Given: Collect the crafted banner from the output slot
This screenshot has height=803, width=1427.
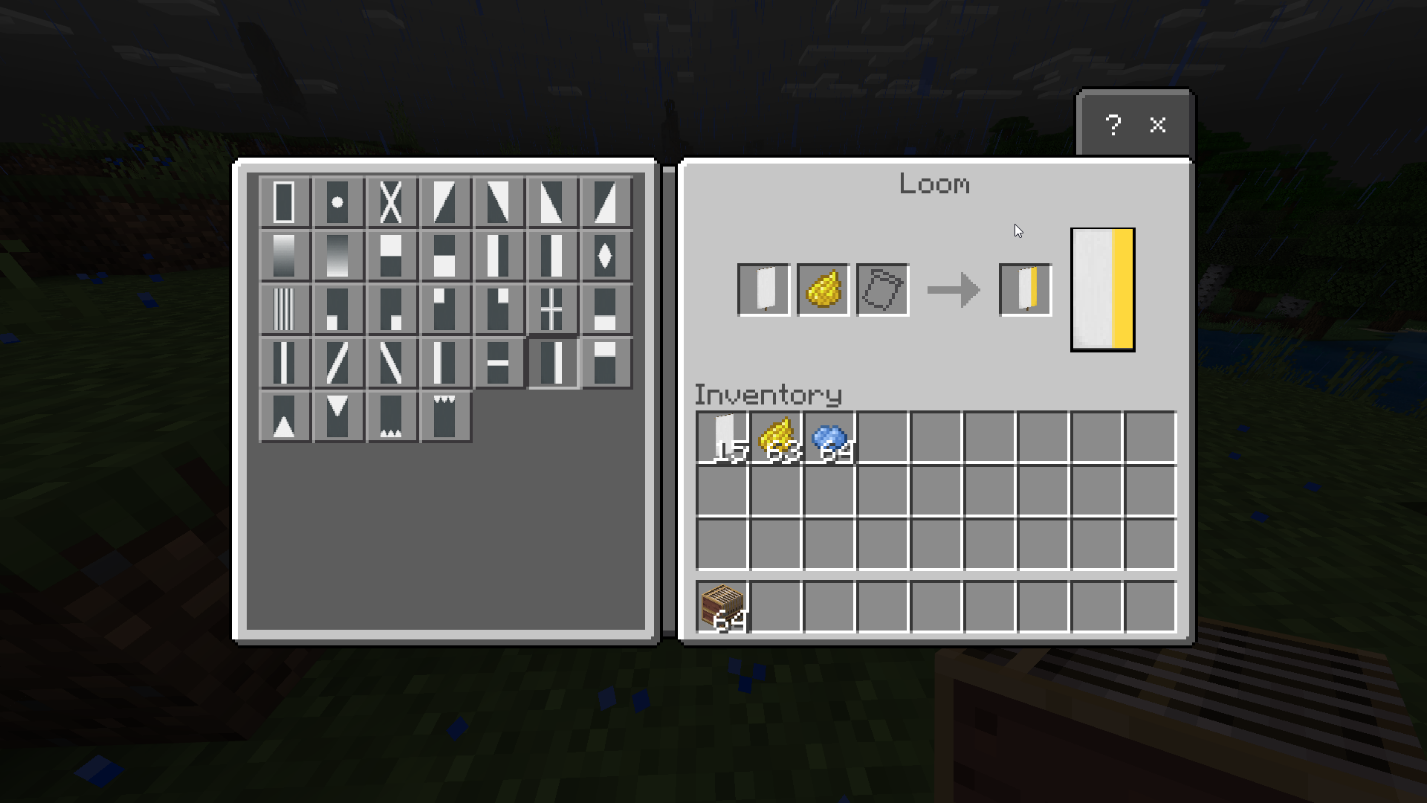Looking at the screenshot, I should click(1024, 288).
